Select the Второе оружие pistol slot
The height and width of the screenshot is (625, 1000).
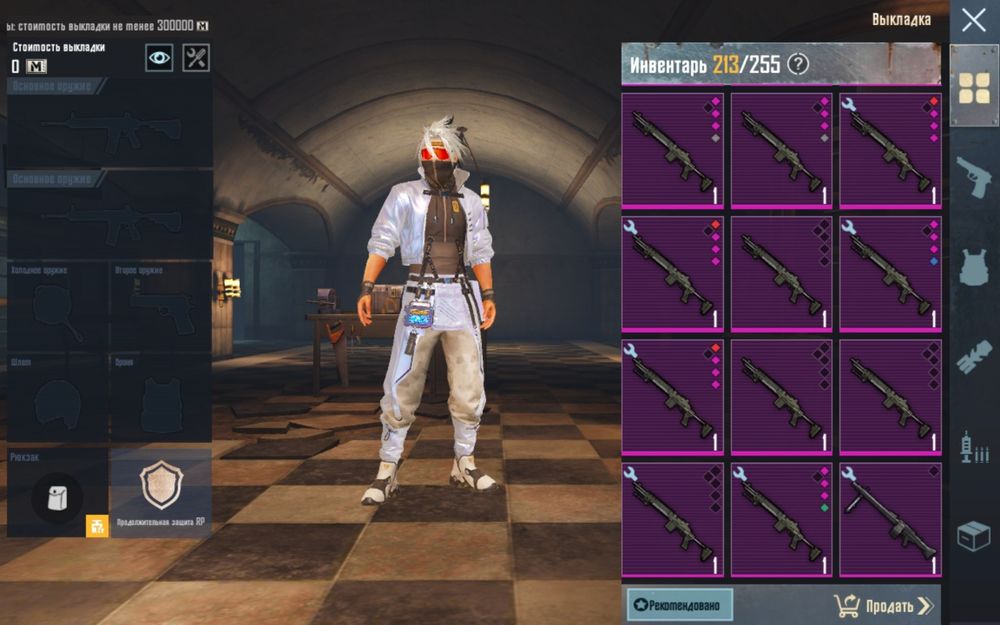pos(160,307)
